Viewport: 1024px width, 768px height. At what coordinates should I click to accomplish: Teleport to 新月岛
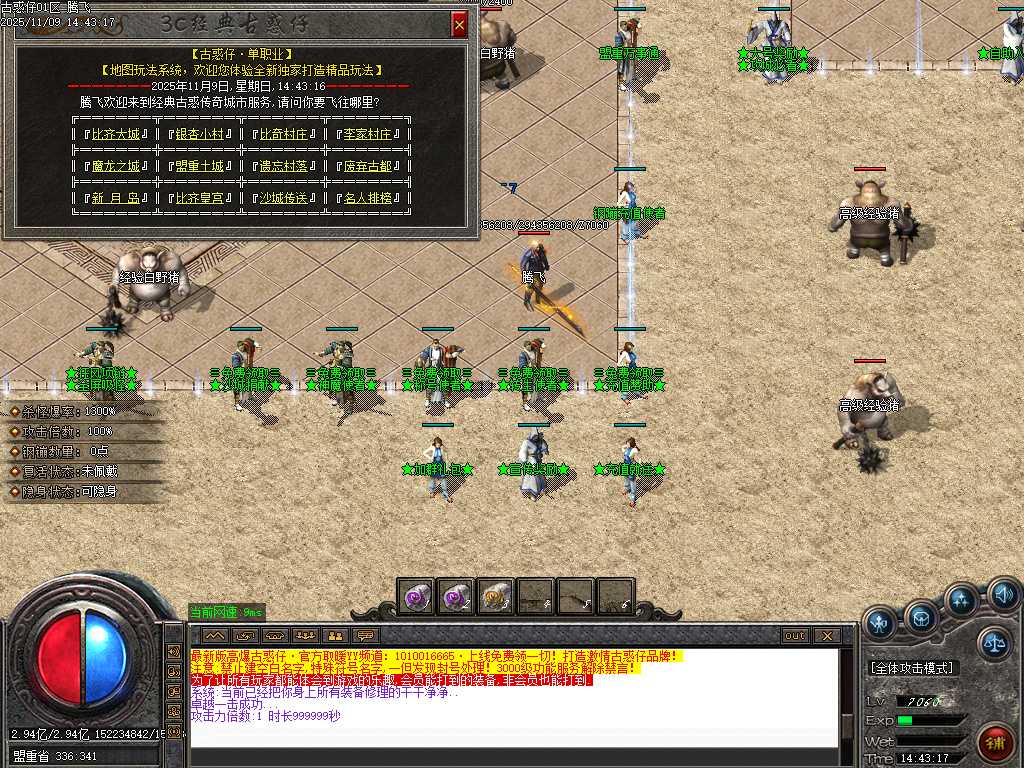(115, 198)
